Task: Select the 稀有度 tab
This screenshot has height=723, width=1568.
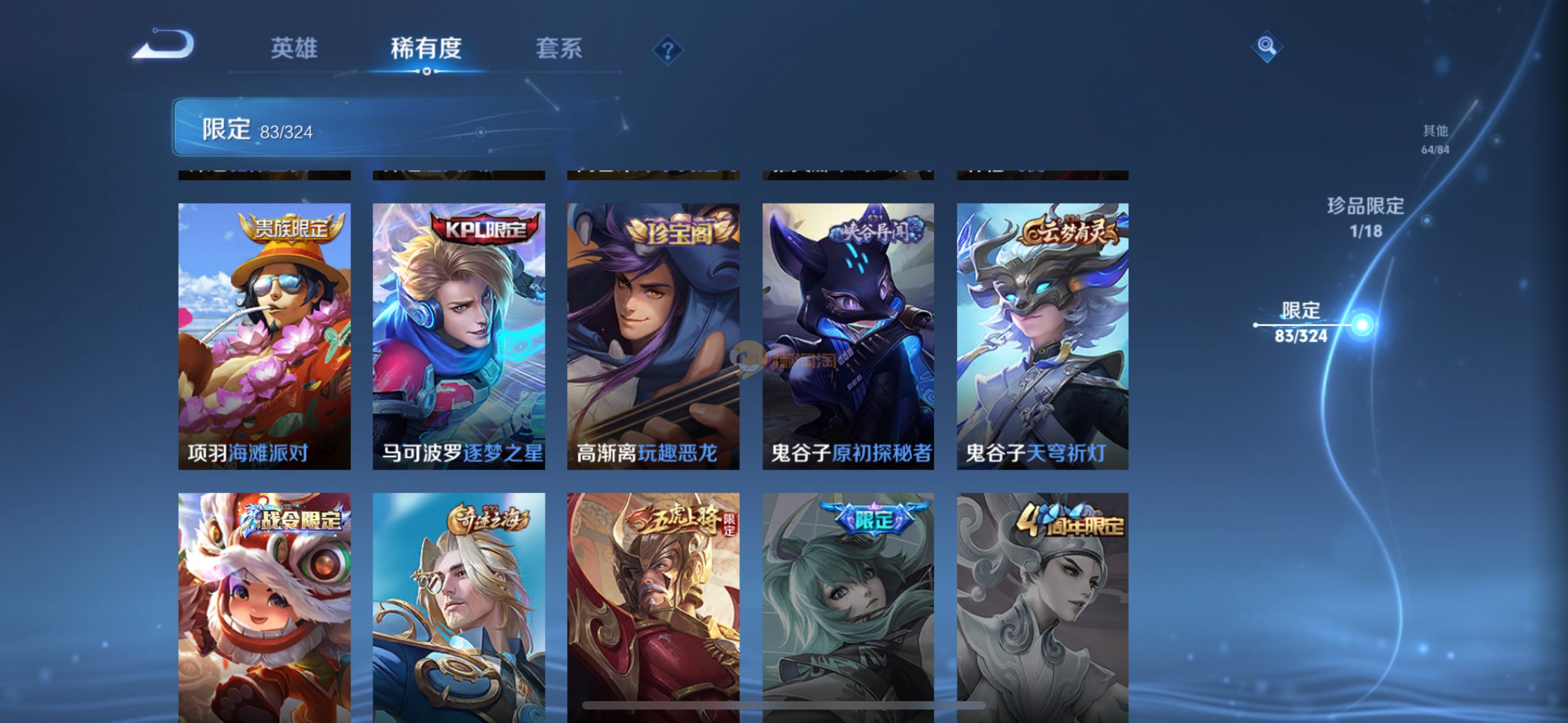Action: pos(426,48)
